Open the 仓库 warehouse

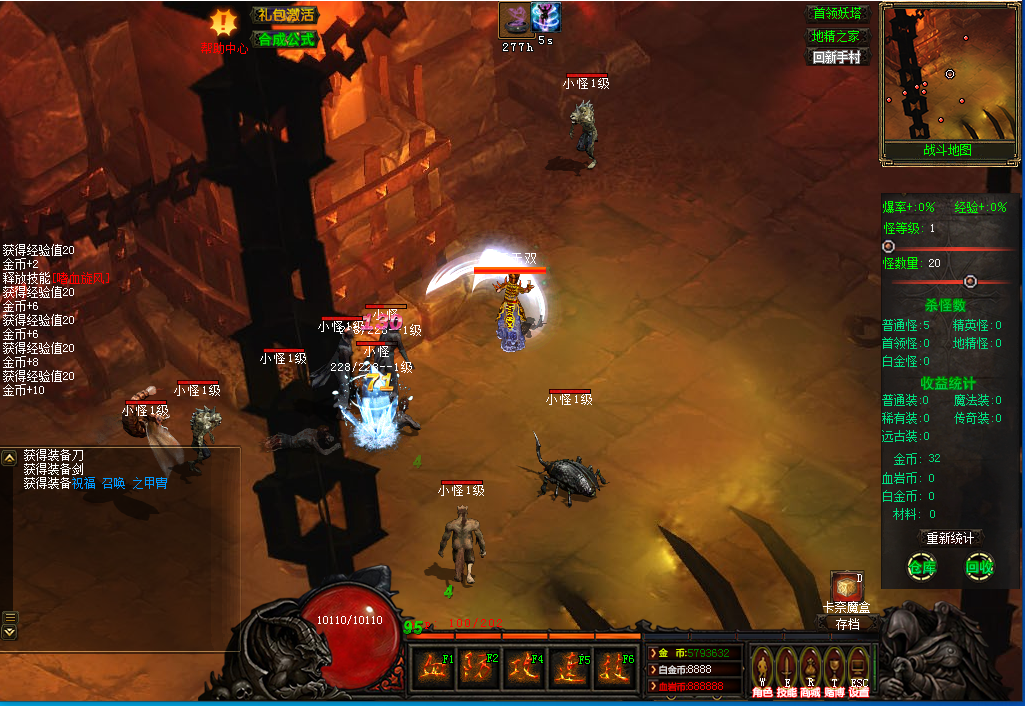(920, 567)
